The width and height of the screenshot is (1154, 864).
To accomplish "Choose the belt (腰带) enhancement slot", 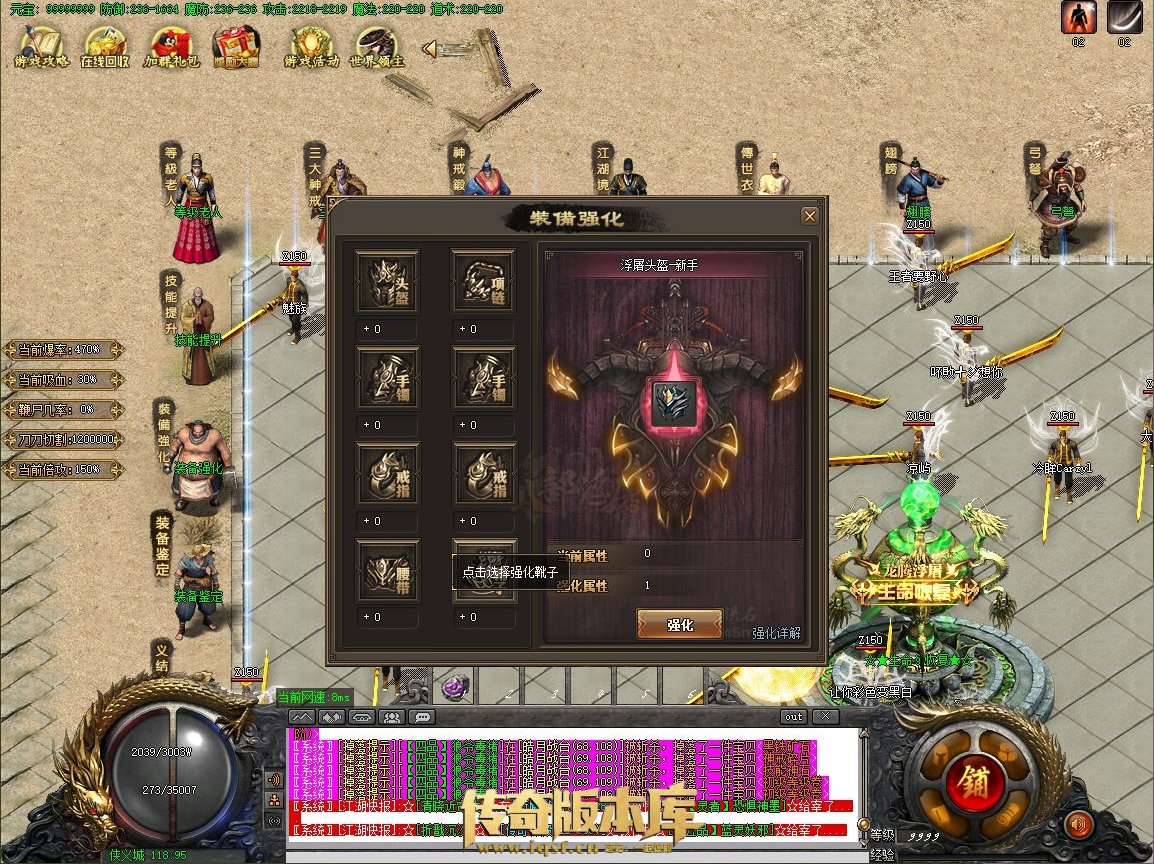I will (387, 572).
